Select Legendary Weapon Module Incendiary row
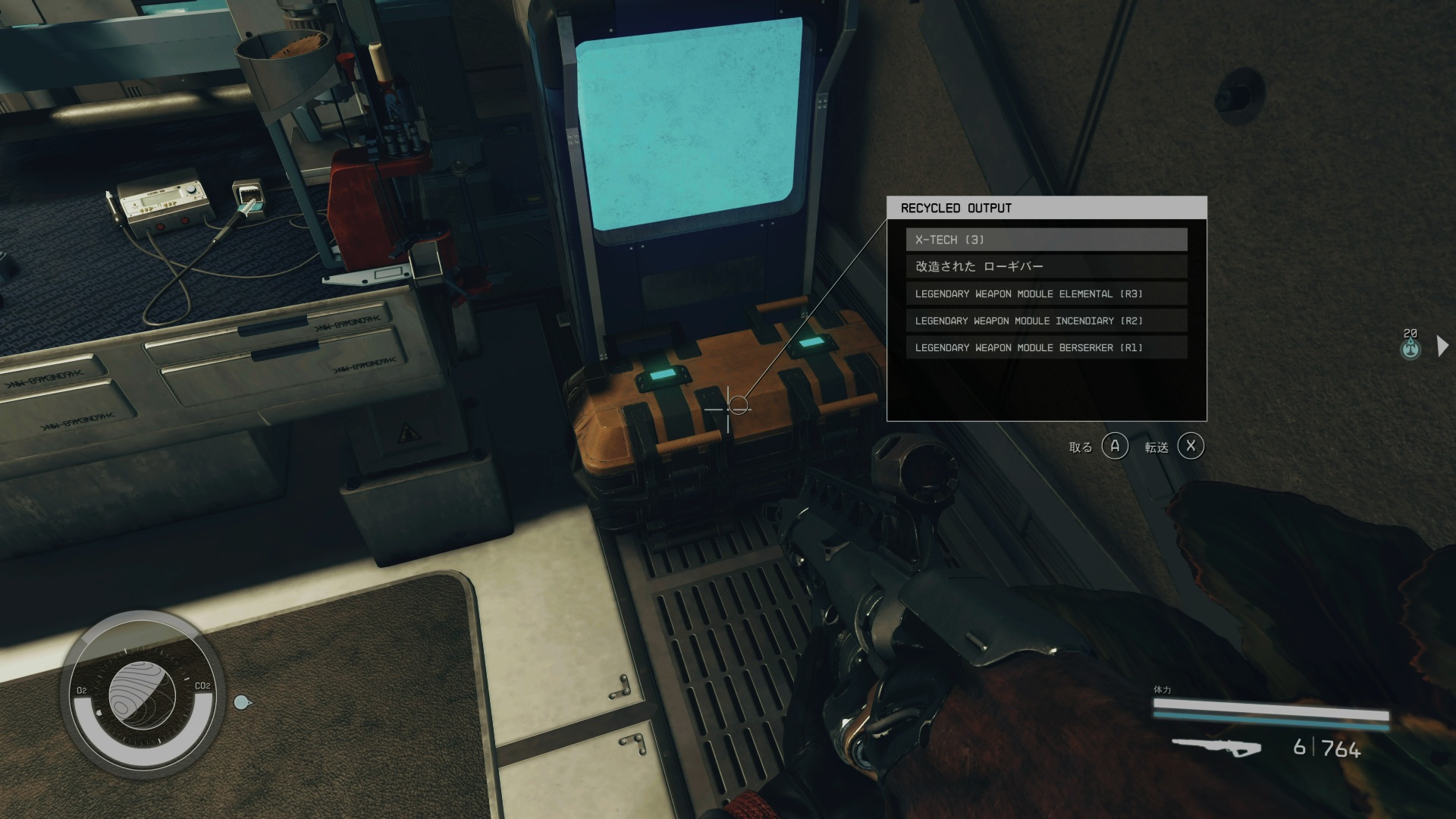The width and height of the screenshot is (1456, 819). pyautogui.click(x=1046, y=321)
